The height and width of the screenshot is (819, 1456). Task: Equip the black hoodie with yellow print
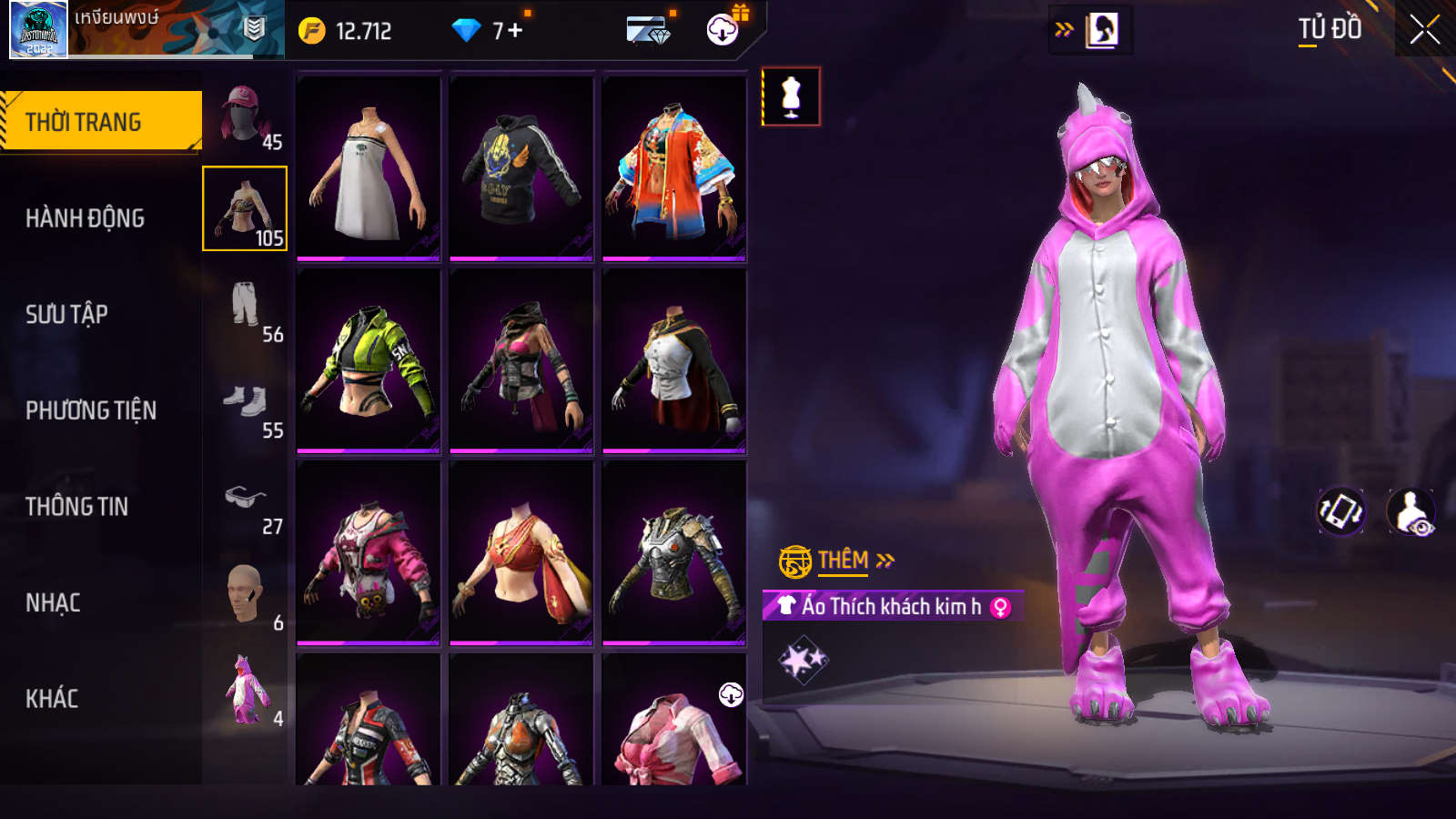click(521, 169)
